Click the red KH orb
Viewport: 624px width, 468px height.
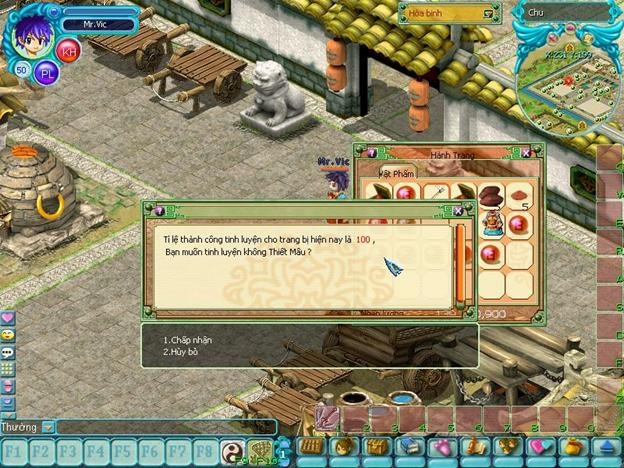click(68, 50)
